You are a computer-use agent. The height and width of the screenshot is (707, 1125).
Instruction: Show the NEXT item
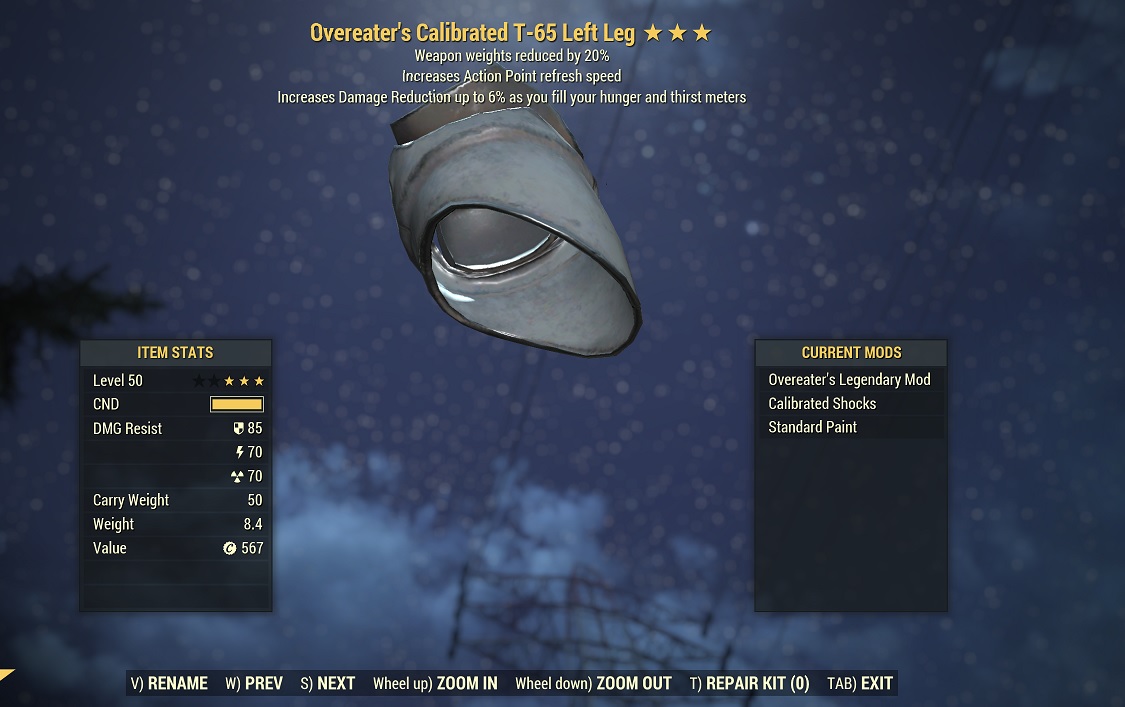(328, 684)
